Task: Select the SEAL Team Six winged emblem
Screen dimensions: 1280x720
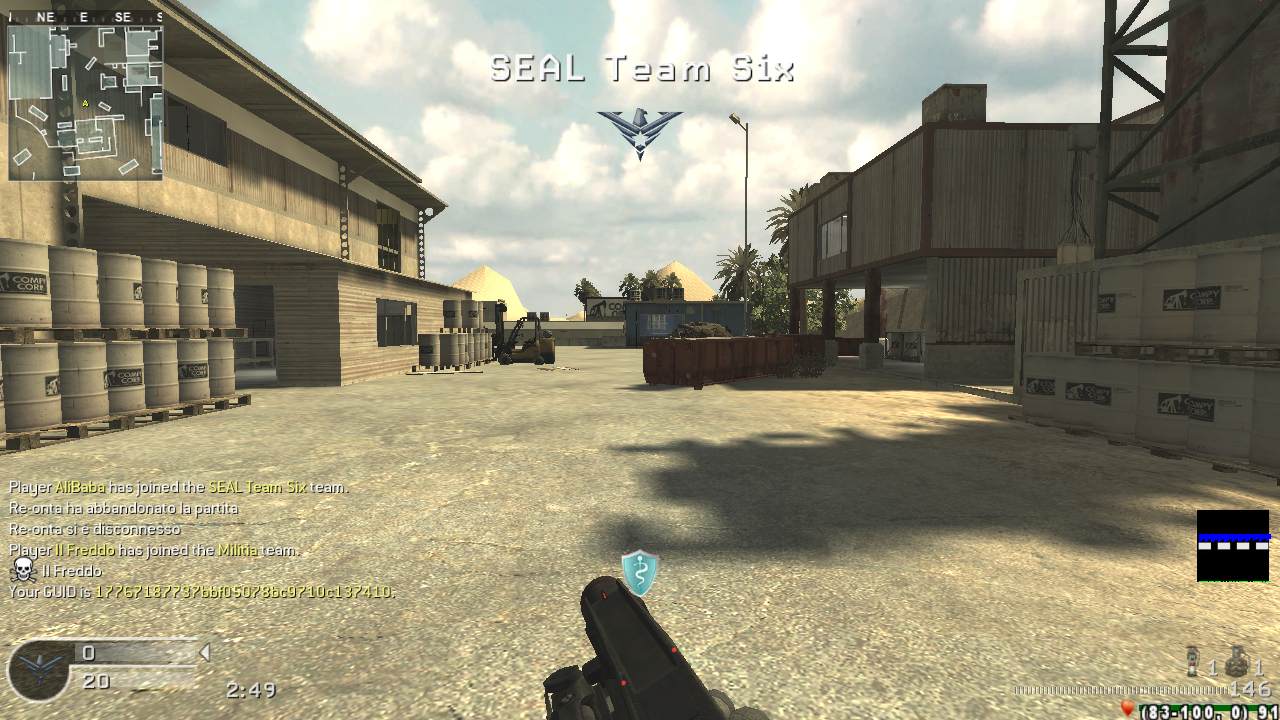Action: tap(640, 132)
